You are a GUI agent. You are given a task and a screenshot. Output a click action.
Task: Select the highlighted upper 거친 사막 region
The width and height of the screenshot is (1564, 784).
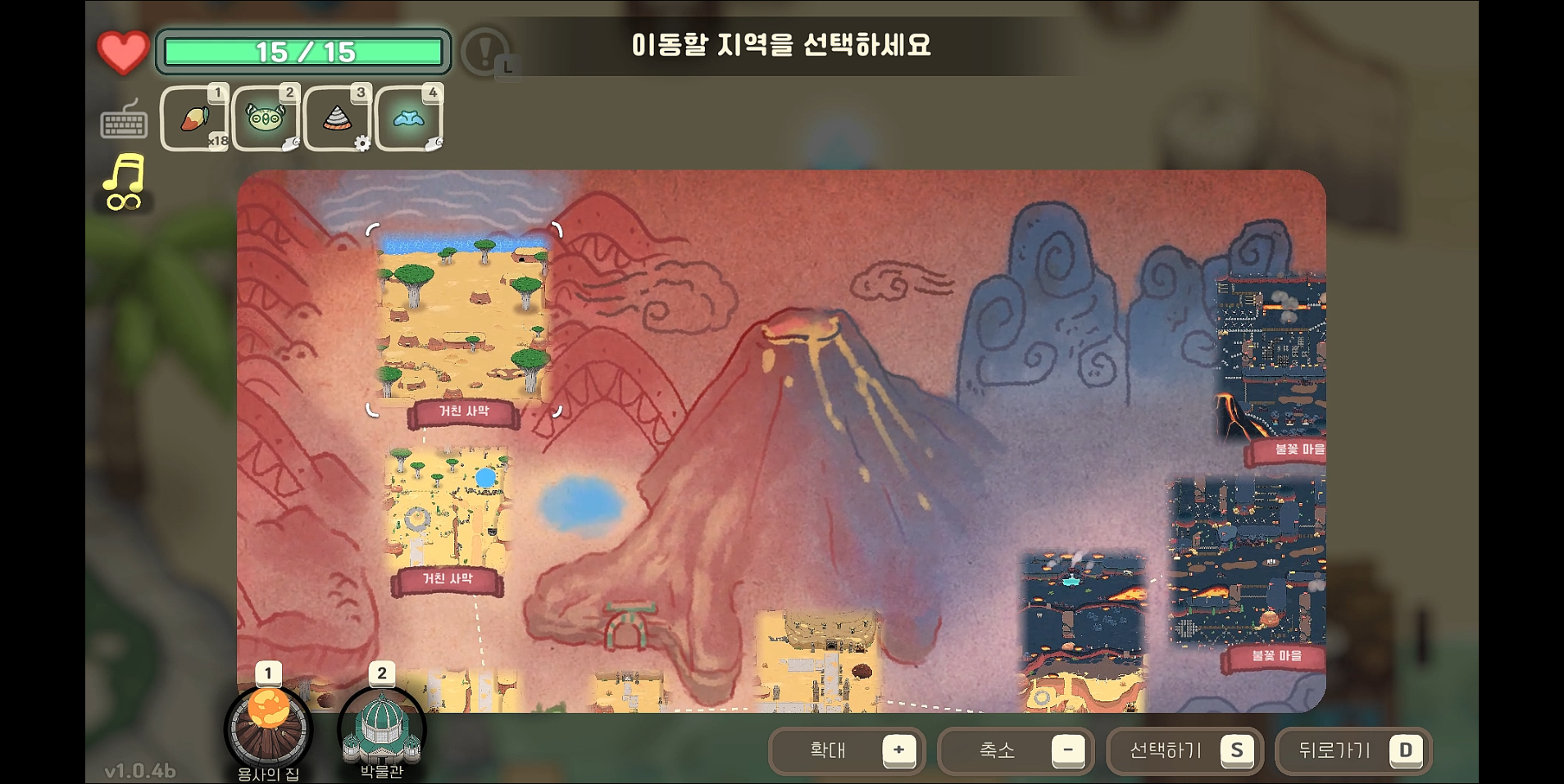[463, 319]
